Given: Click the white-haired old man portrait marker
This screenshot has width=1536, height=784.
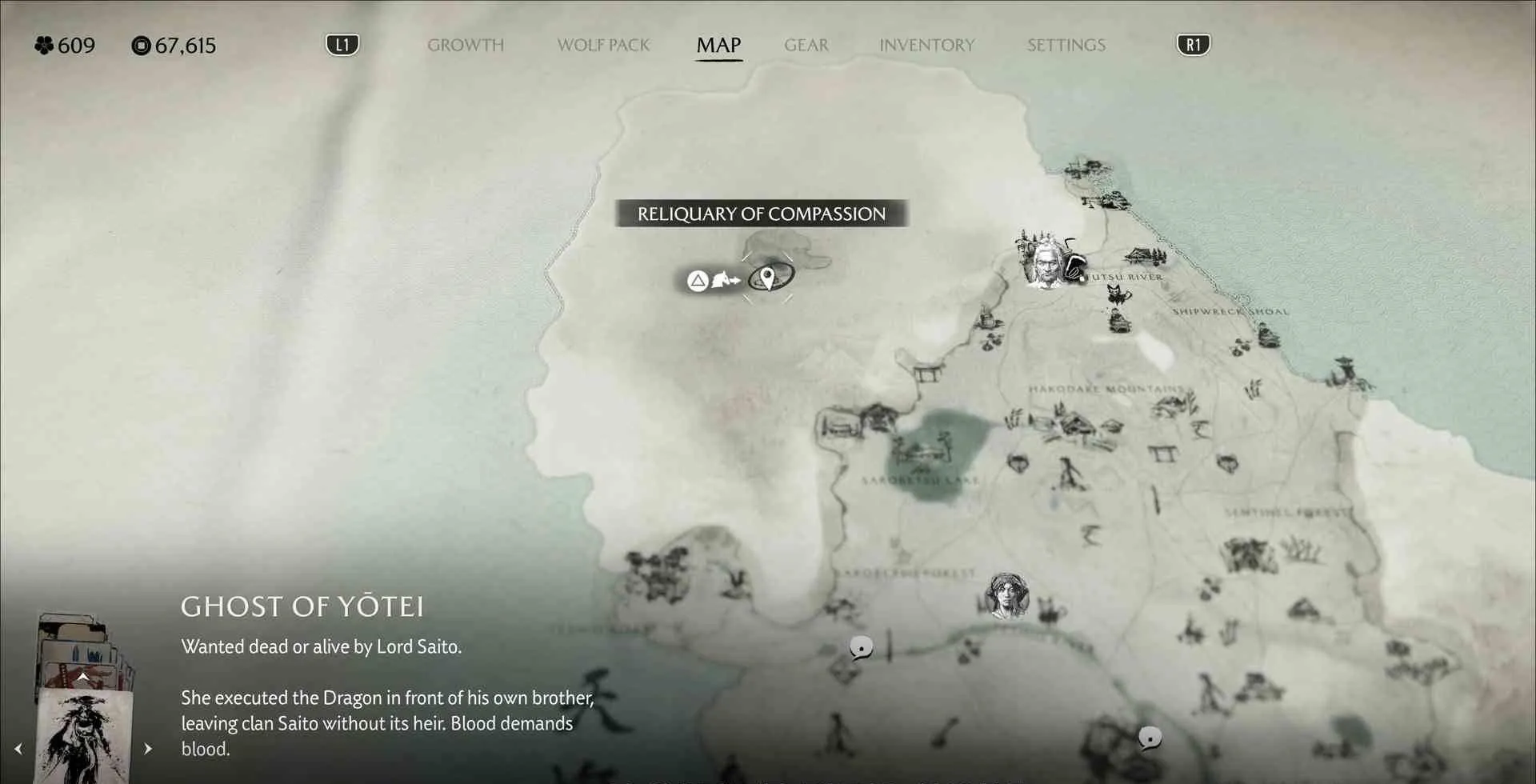Looking at the screenshot, I should 1045,262.
